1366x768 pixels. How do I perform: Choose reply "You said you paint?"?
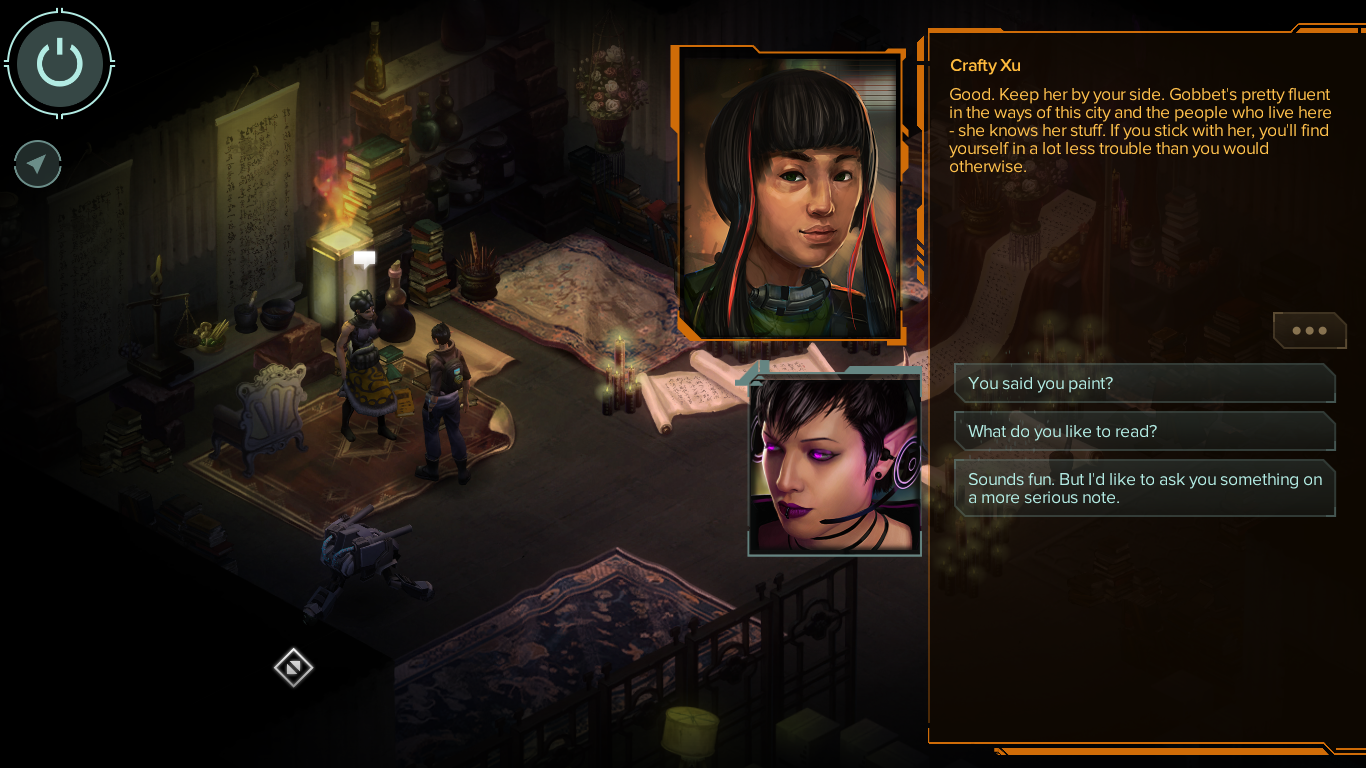(x=1144, y=384)
